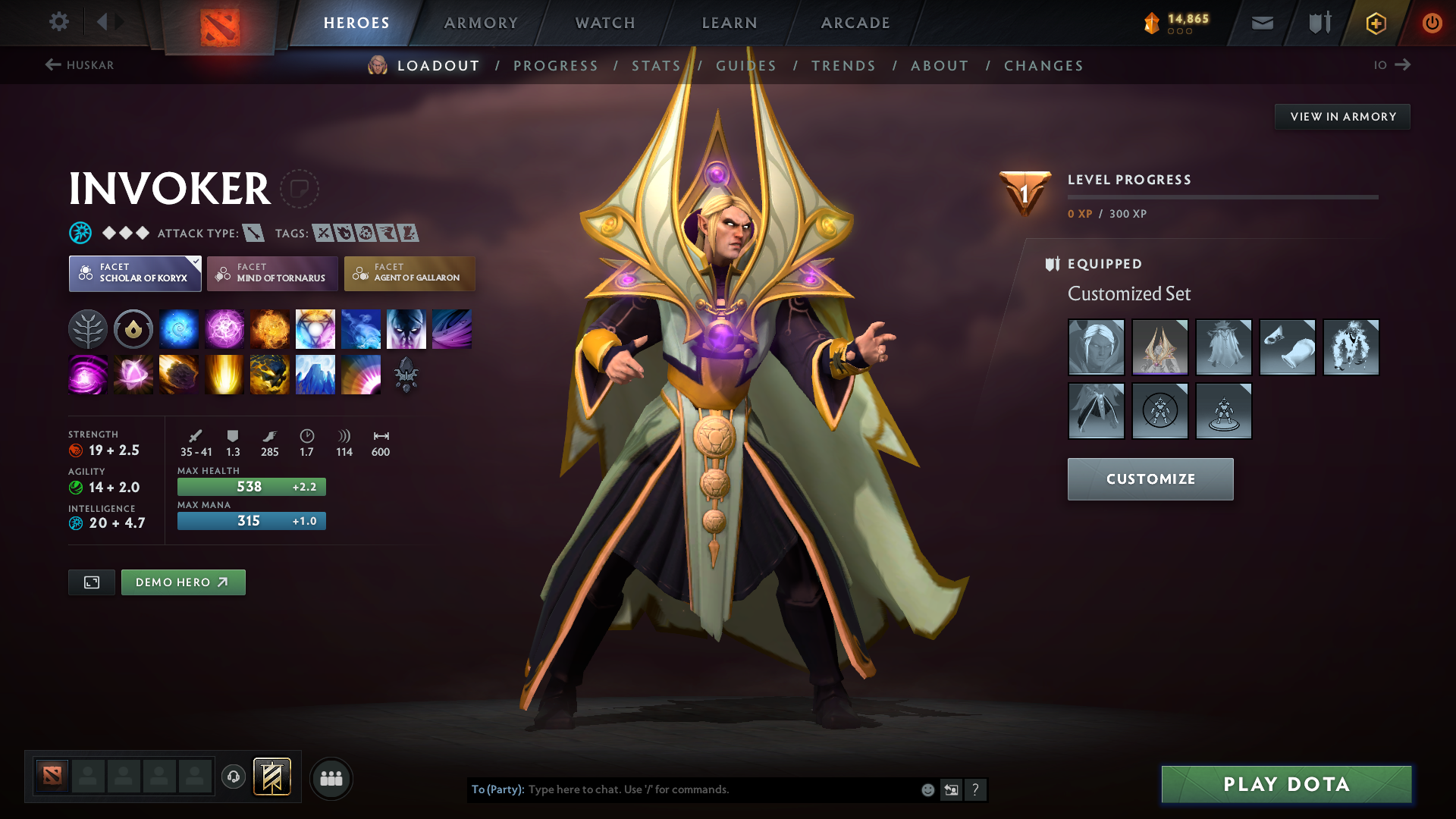
Task: Click the level progress XP bar
Action: [x=1222, y=197]
